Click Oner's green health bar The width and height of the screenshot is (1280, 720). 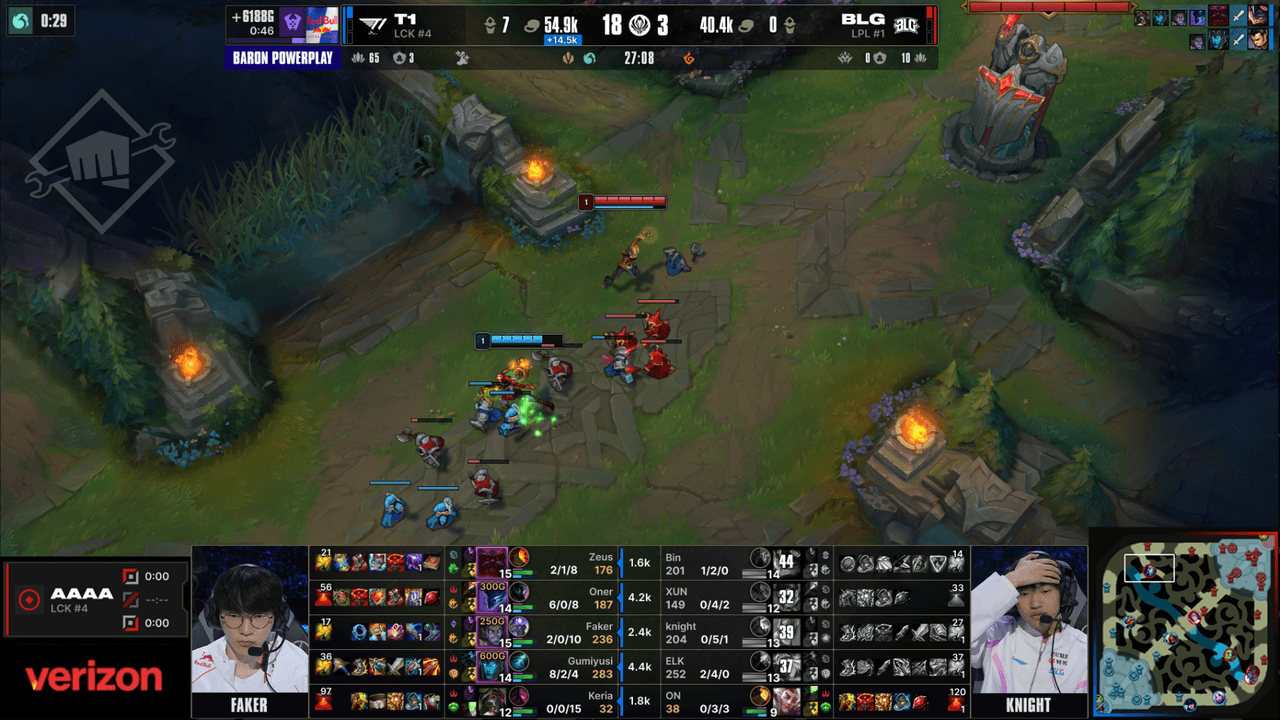click(x=524, y=606)
